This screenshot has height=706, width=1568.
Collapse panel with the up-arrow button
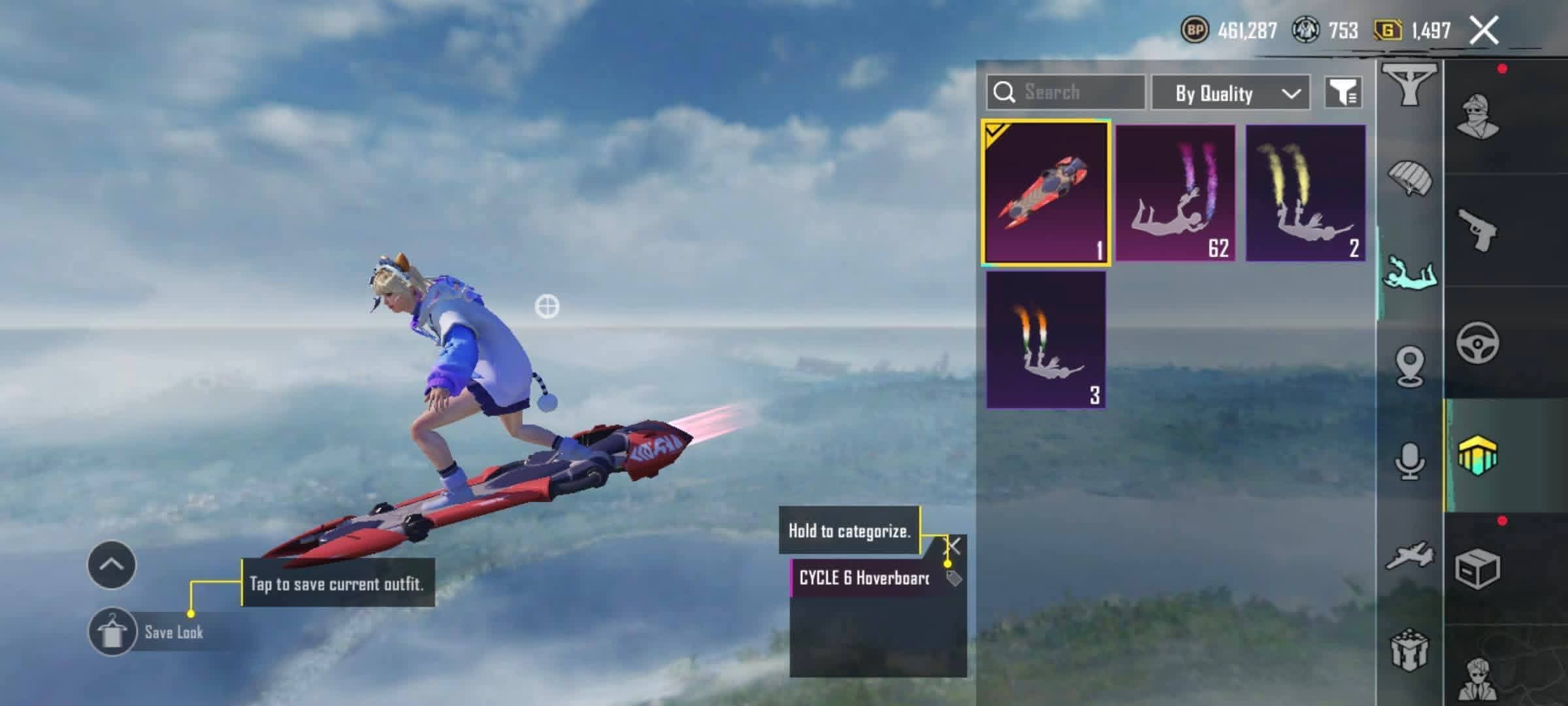point(112,565)
